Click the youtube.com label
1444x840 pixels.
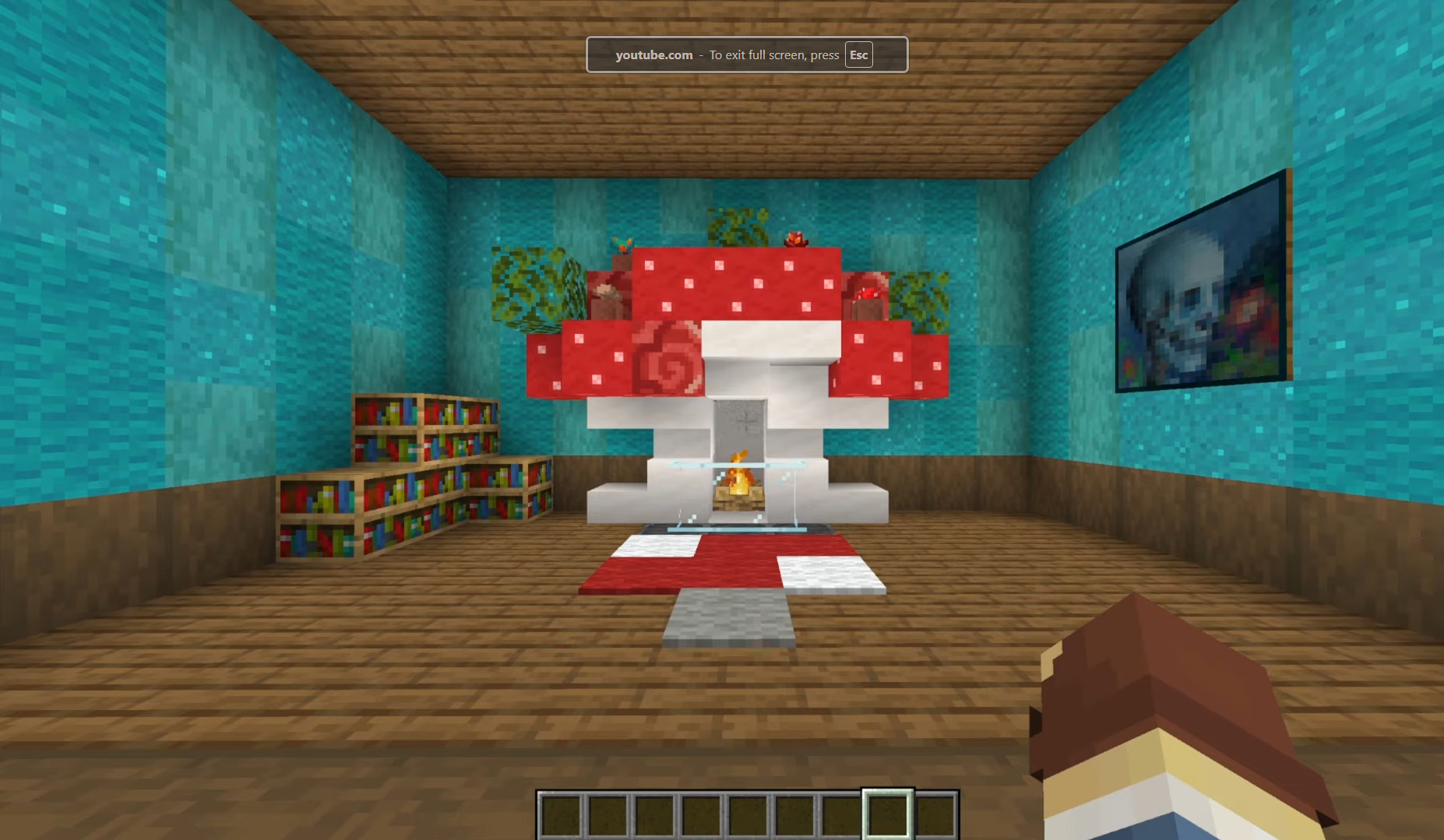tap(654, 54)
